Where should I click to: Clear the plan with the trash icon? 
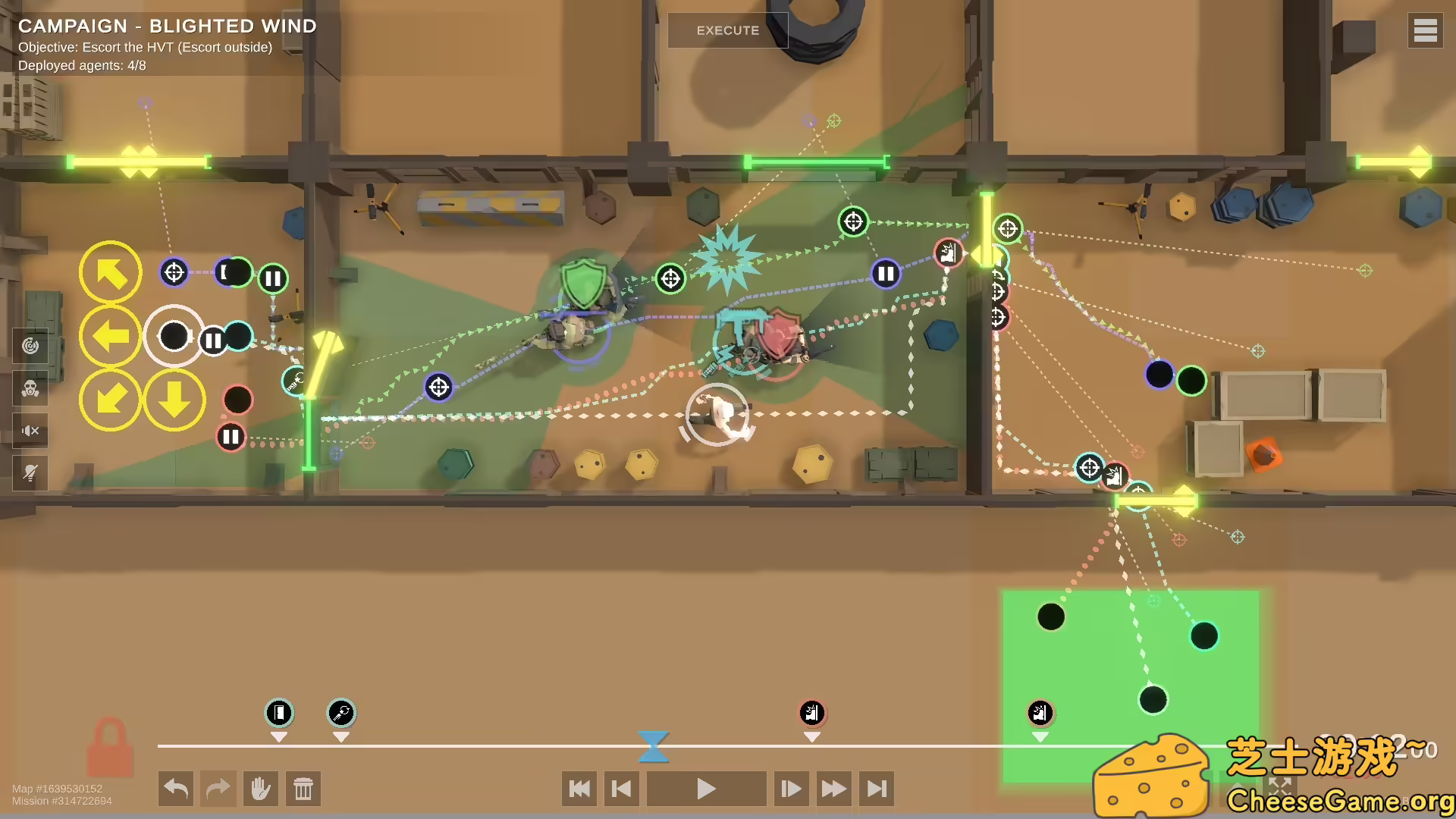(x=303, y=789)
